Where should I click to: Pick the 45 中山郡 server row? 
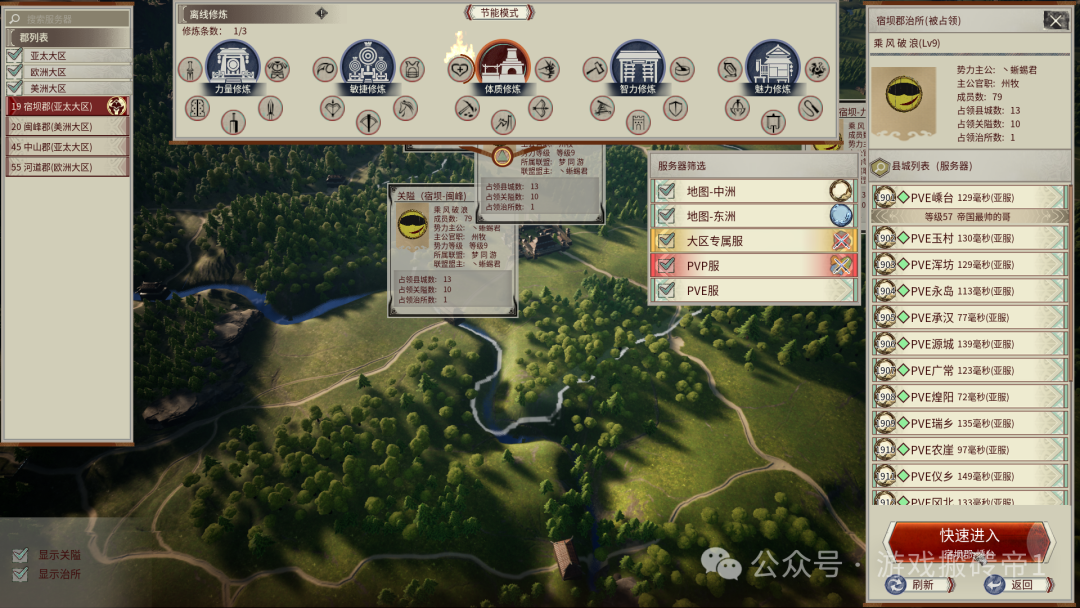click(x=68, y=147)
